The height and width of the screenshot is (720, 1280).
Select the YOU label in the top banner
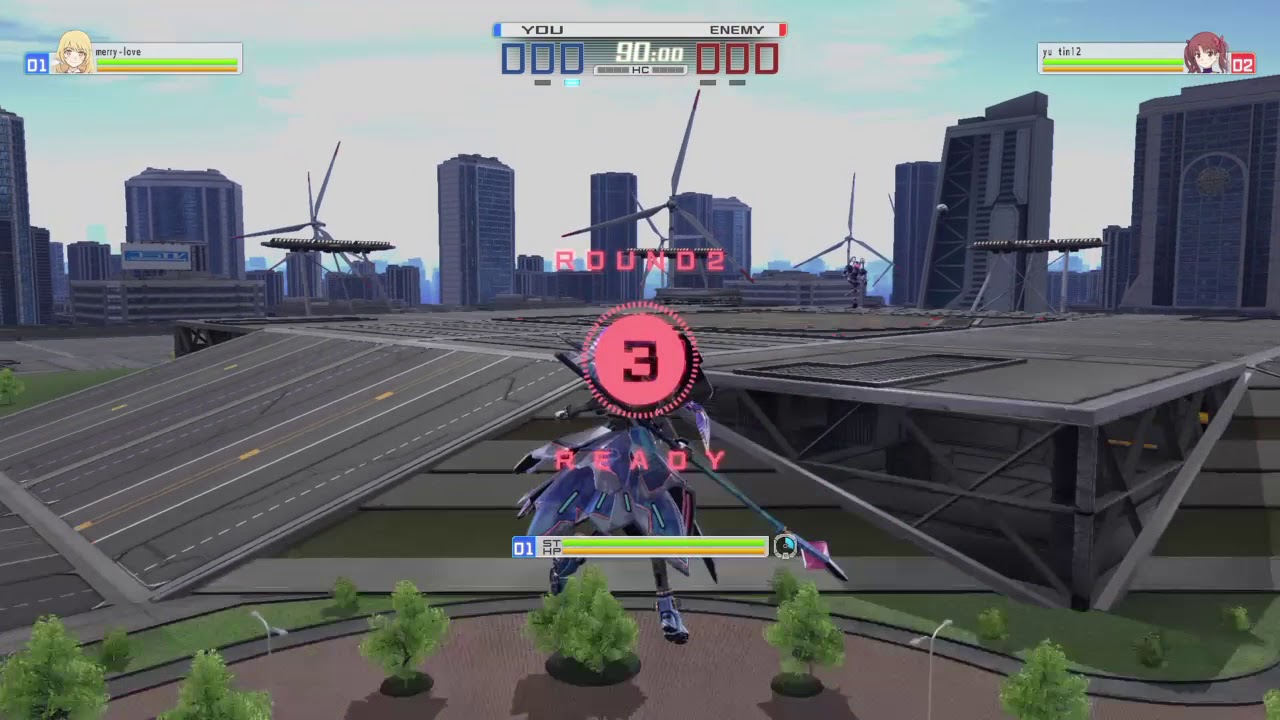(x=543, y=30)
